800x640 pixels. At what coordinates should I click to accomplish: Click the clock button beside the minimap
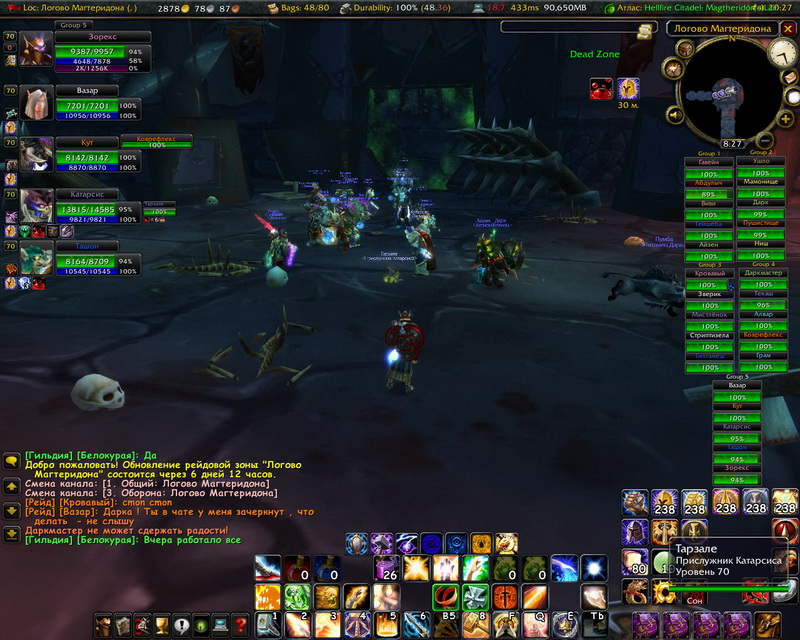click(x=782, y=55)
